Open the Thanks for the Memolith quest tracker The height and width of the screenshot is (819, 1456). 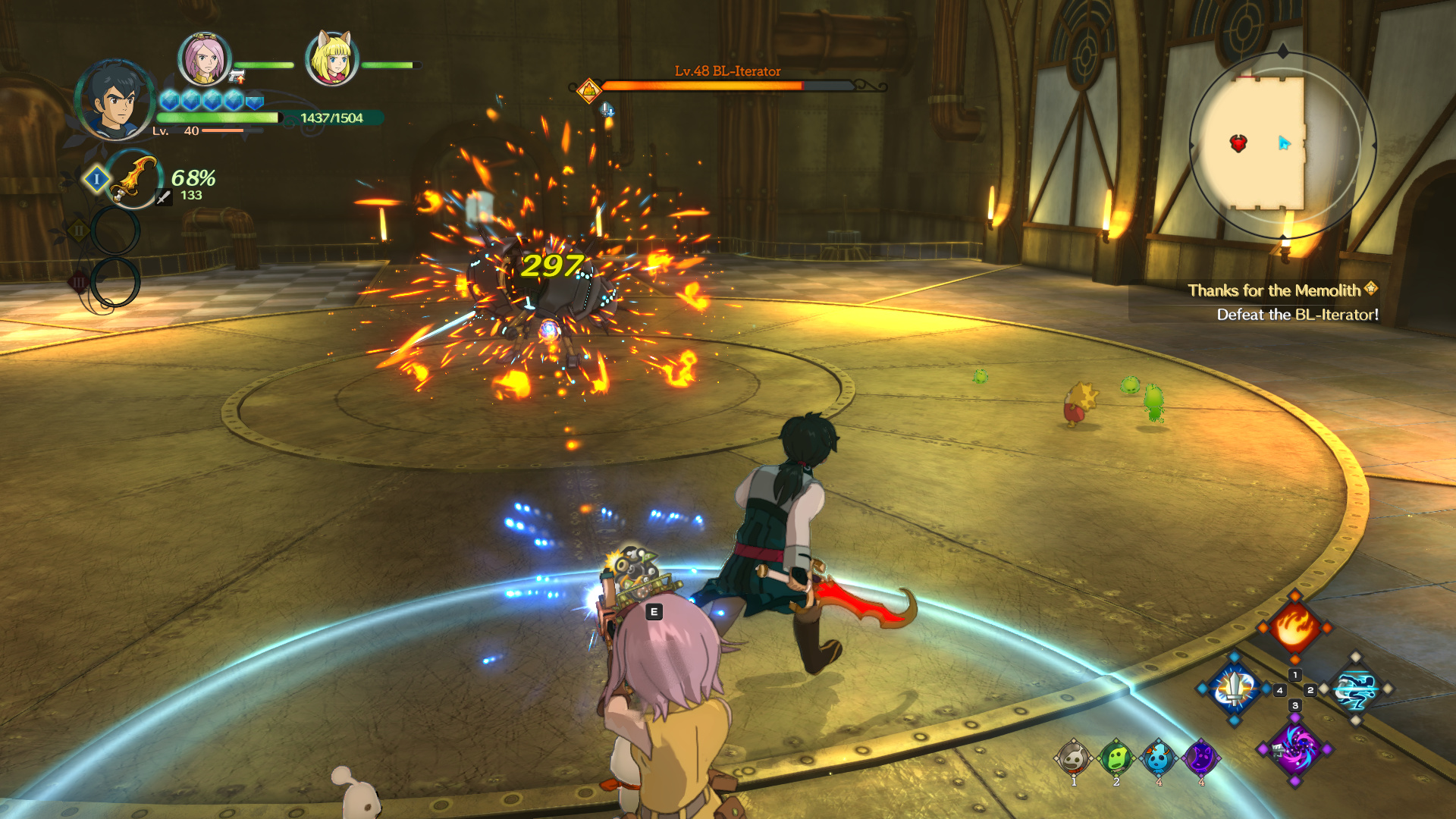coord(1274,290)
